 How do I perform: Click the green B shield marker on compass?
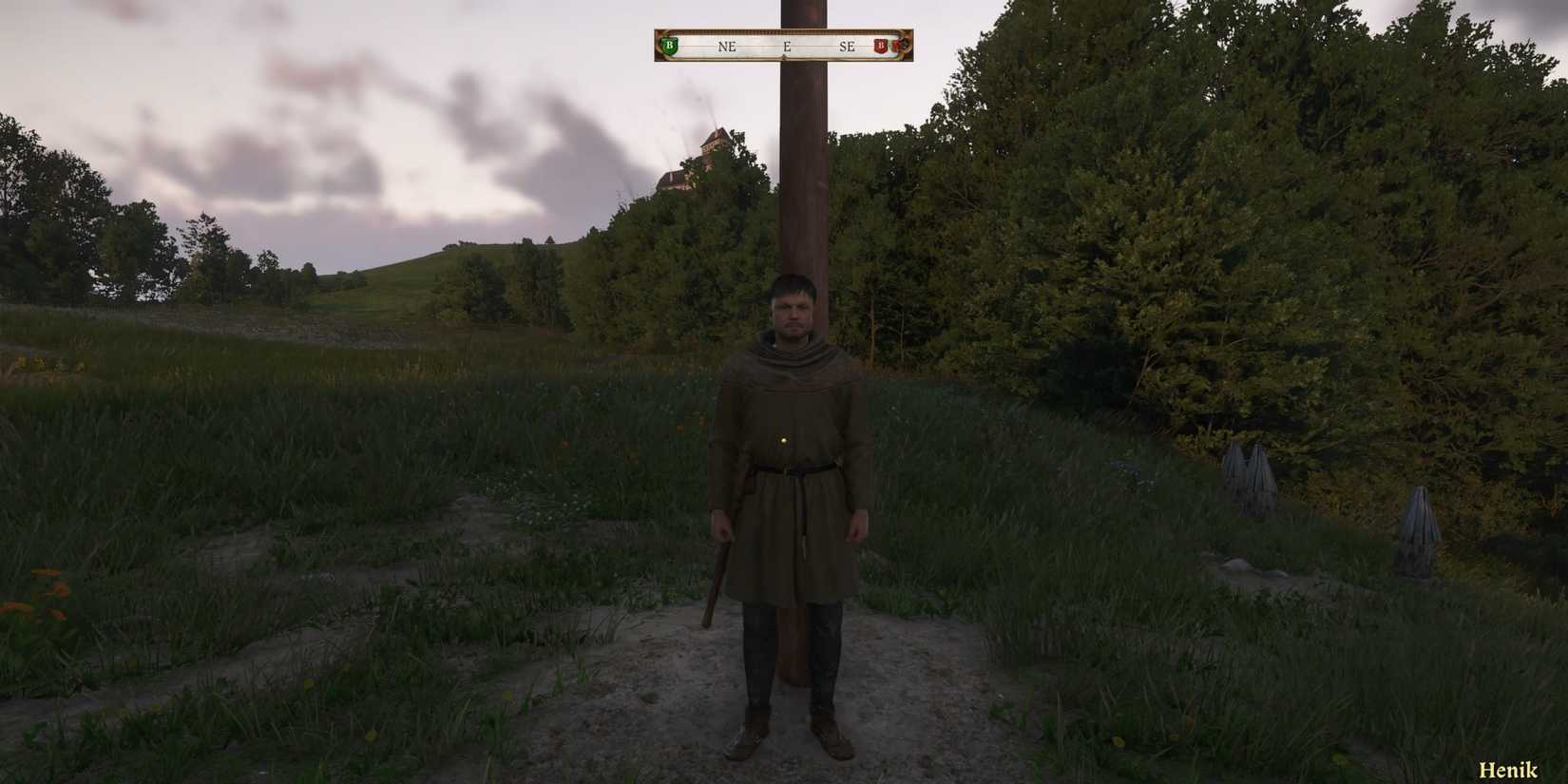[x=670, y=45]
